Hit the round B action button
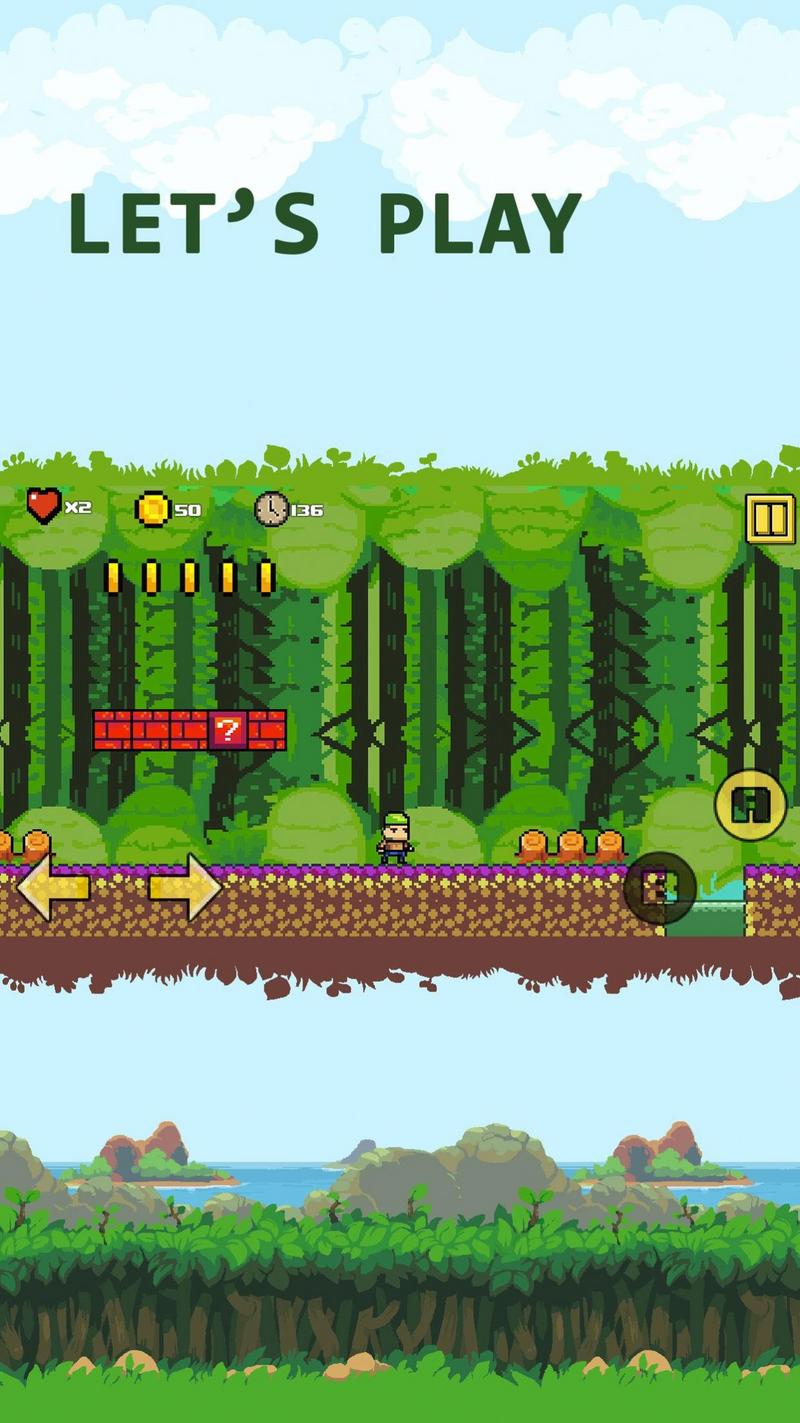This screenshot has width=800, height=1423. 660,887
